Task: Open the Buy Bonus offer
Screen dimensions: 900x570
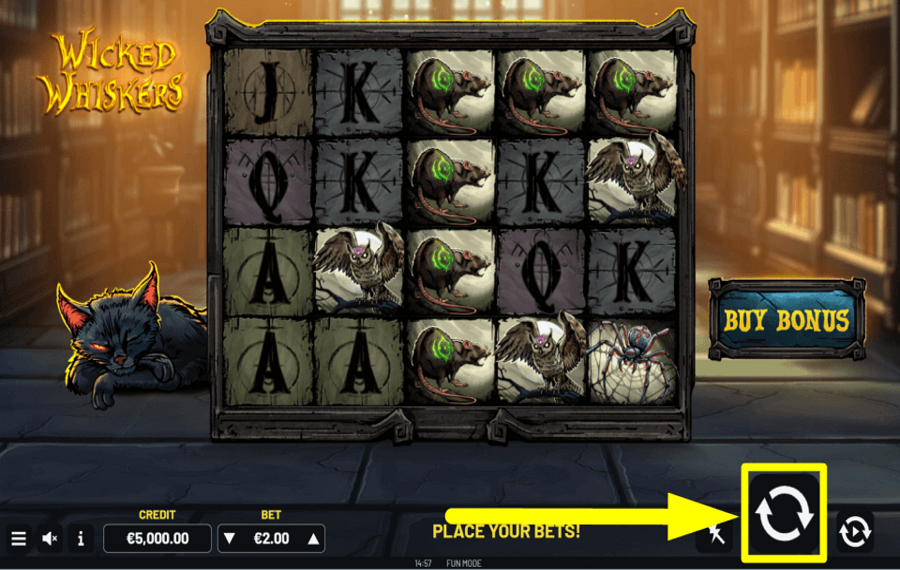Action: point(786,321)
